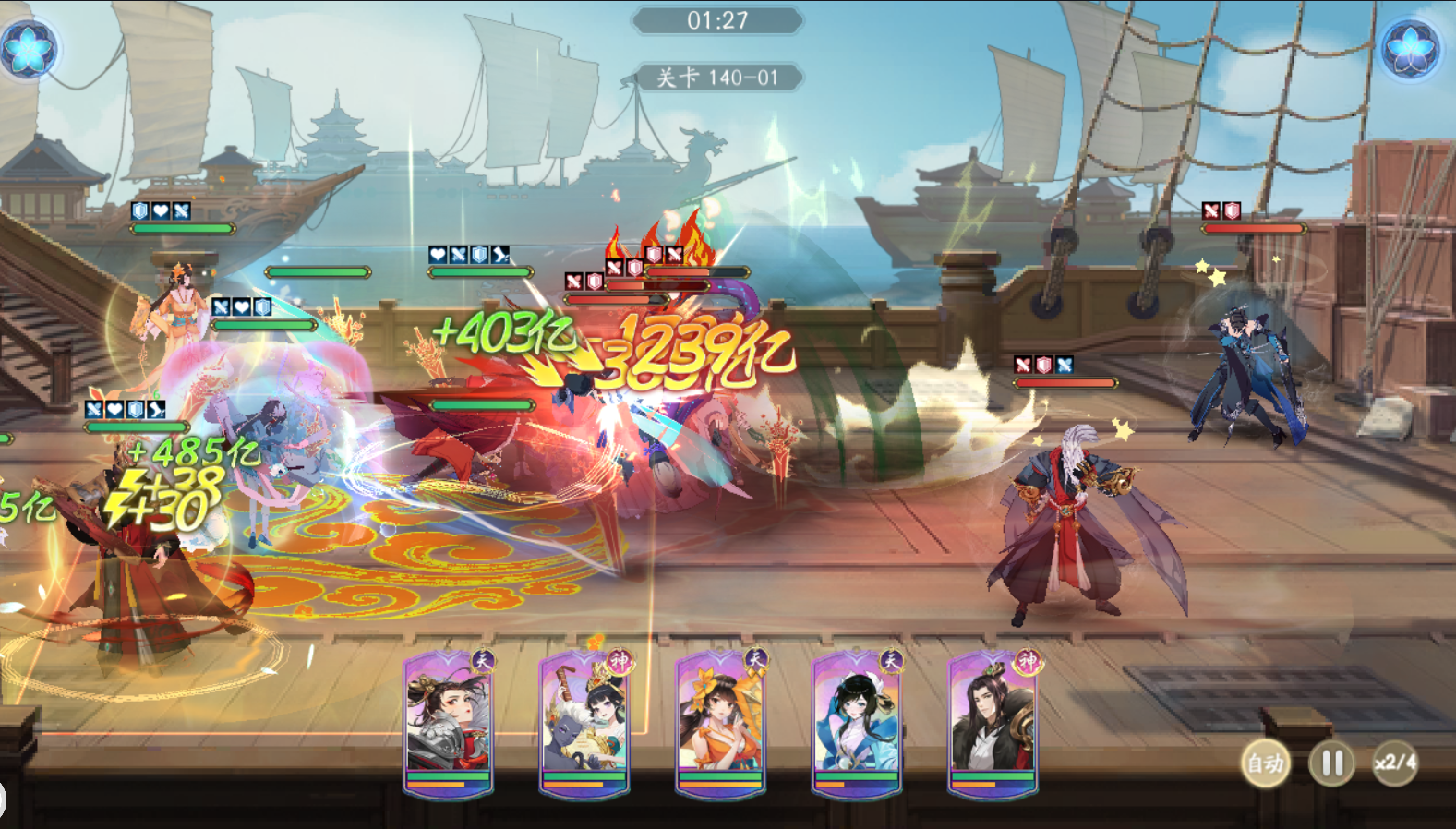Change the x2/4 battle speed

point(1395,763)
